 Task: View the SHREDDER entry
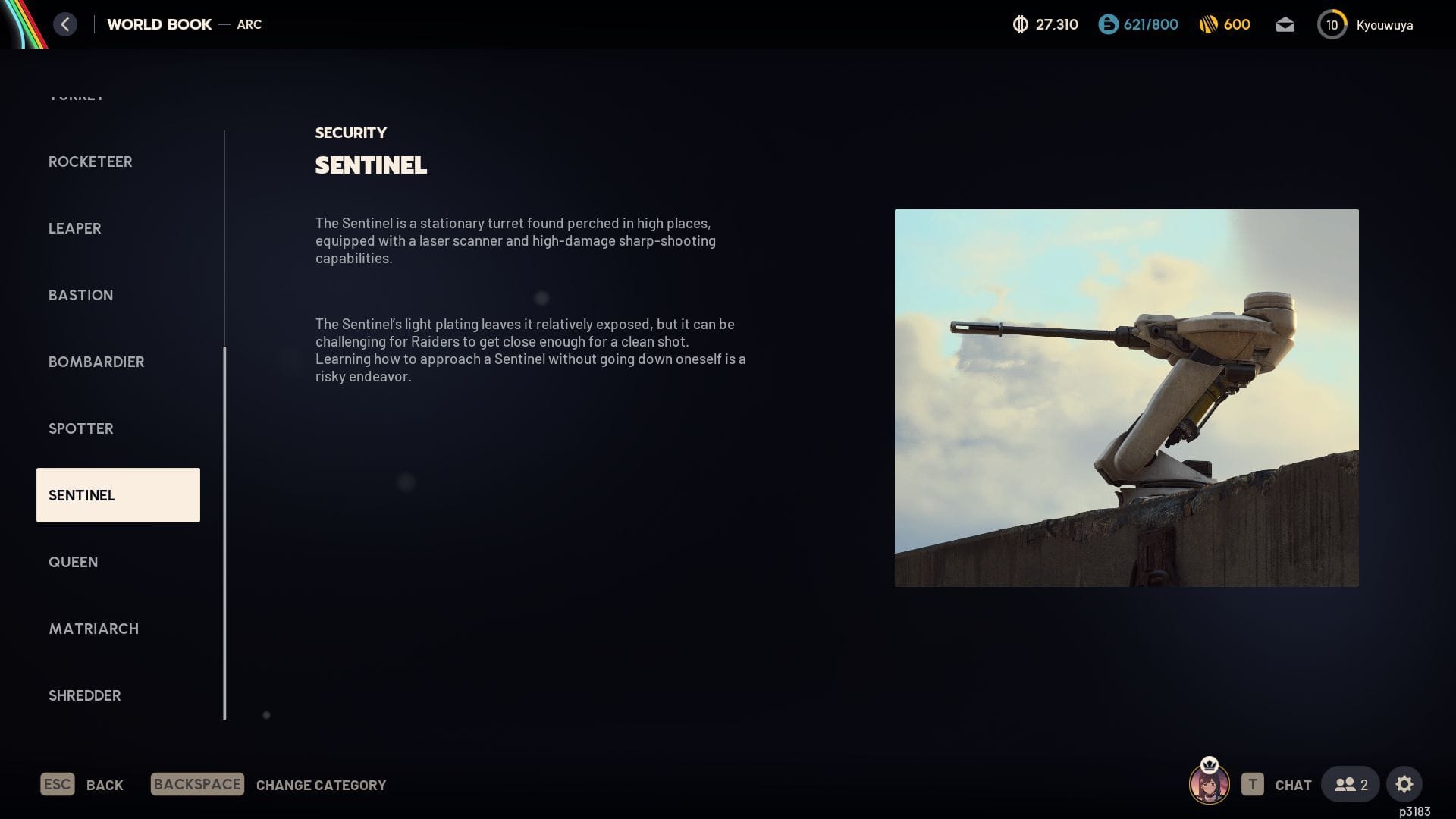tap(84, 695)
